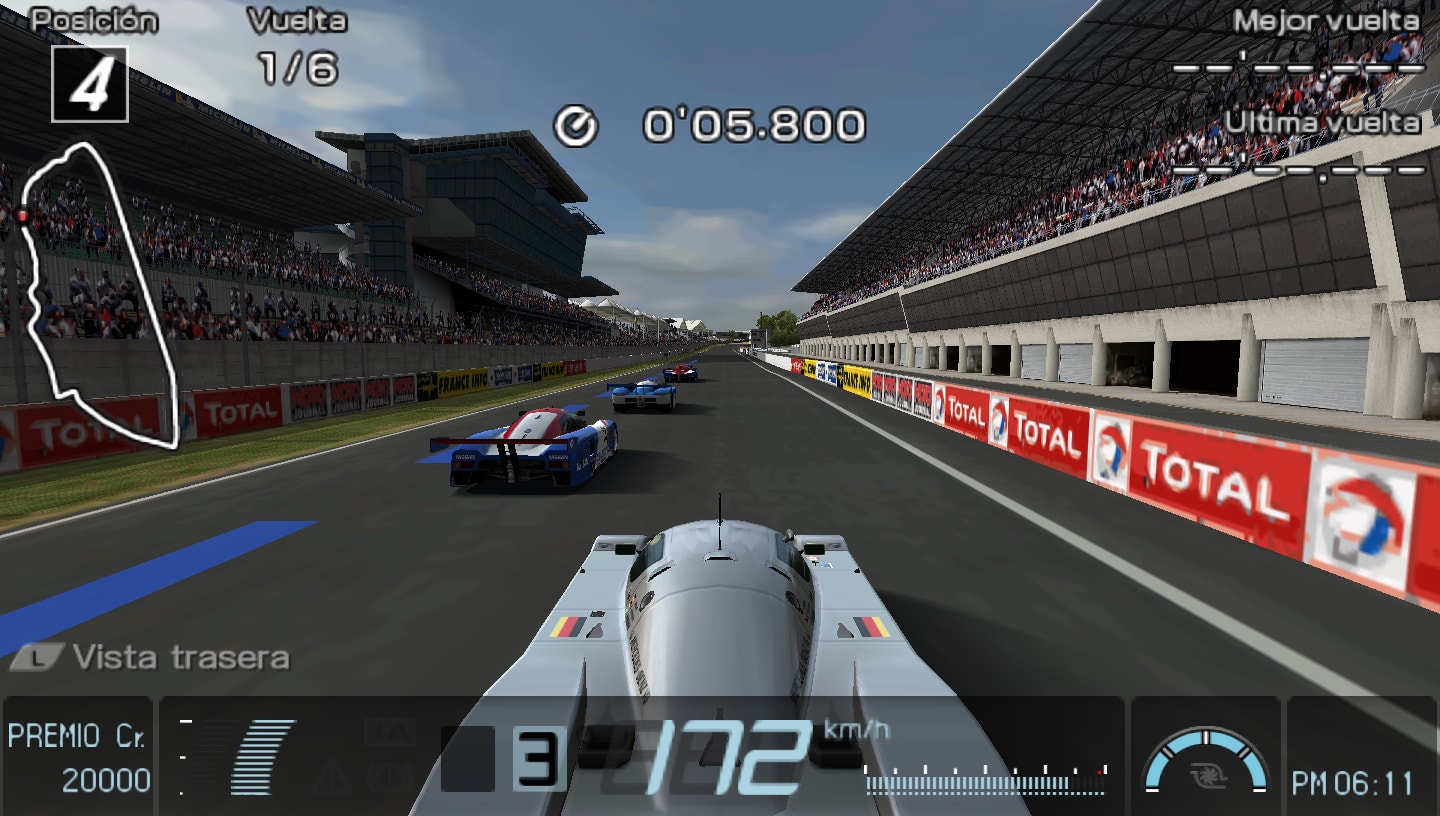Viewport: 1440px width, 816px height.
Task: Click the 1A transmission indicator icon
Action: (388, 733)
